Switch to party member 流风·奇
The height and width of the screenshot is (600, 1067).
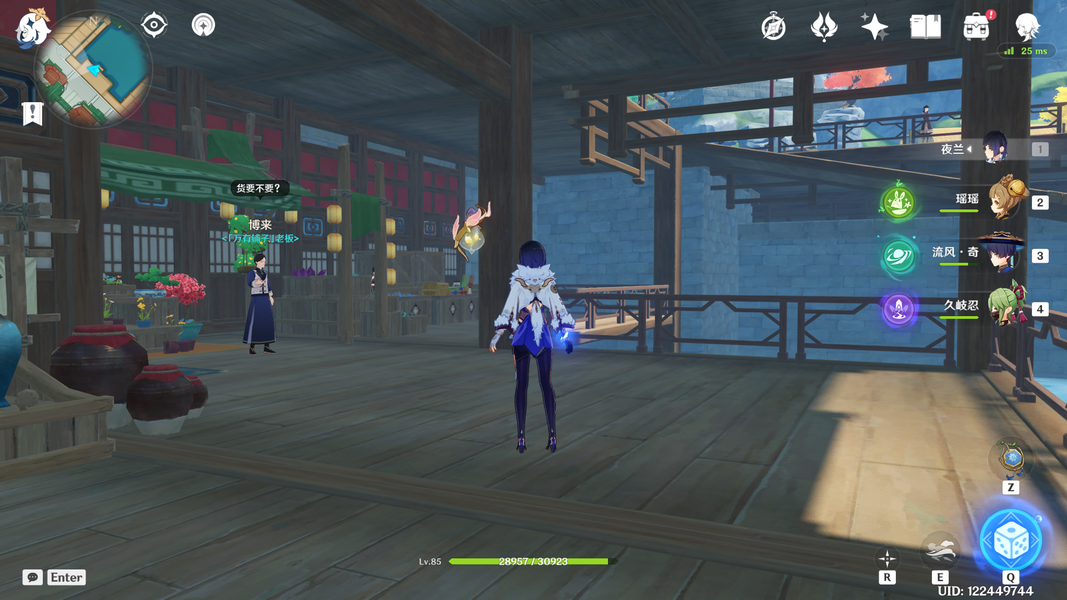pos(1002,254)
